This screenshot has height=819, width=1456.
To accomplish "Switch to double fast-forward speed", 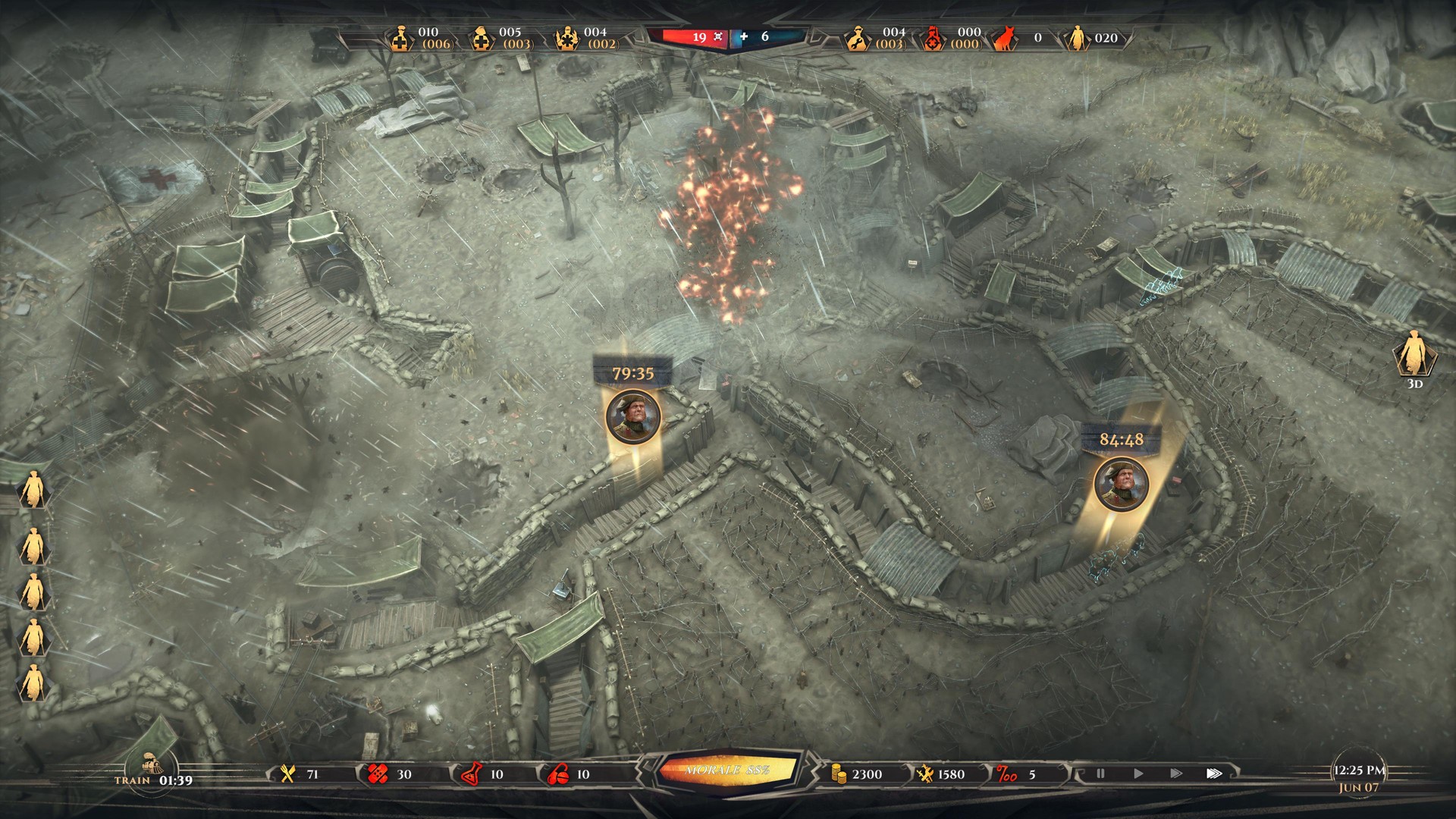I will 1176,774.
